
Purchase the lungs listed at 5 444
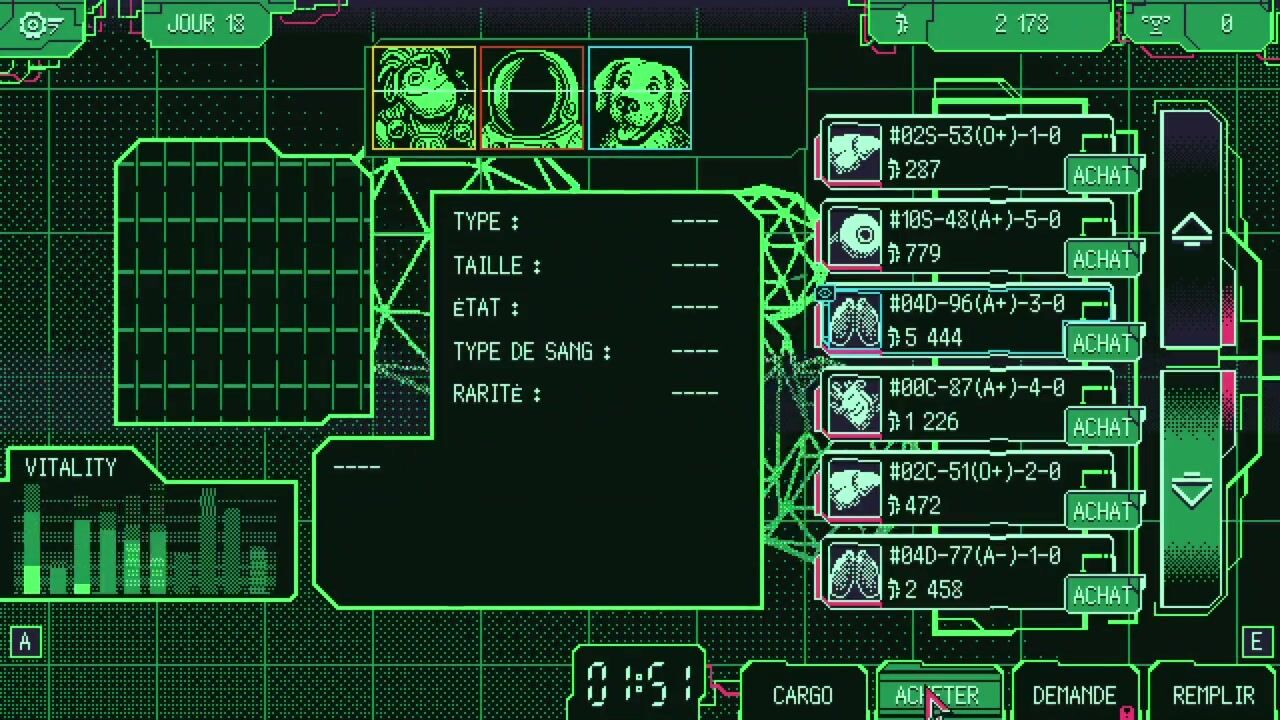click(1102, 343)
